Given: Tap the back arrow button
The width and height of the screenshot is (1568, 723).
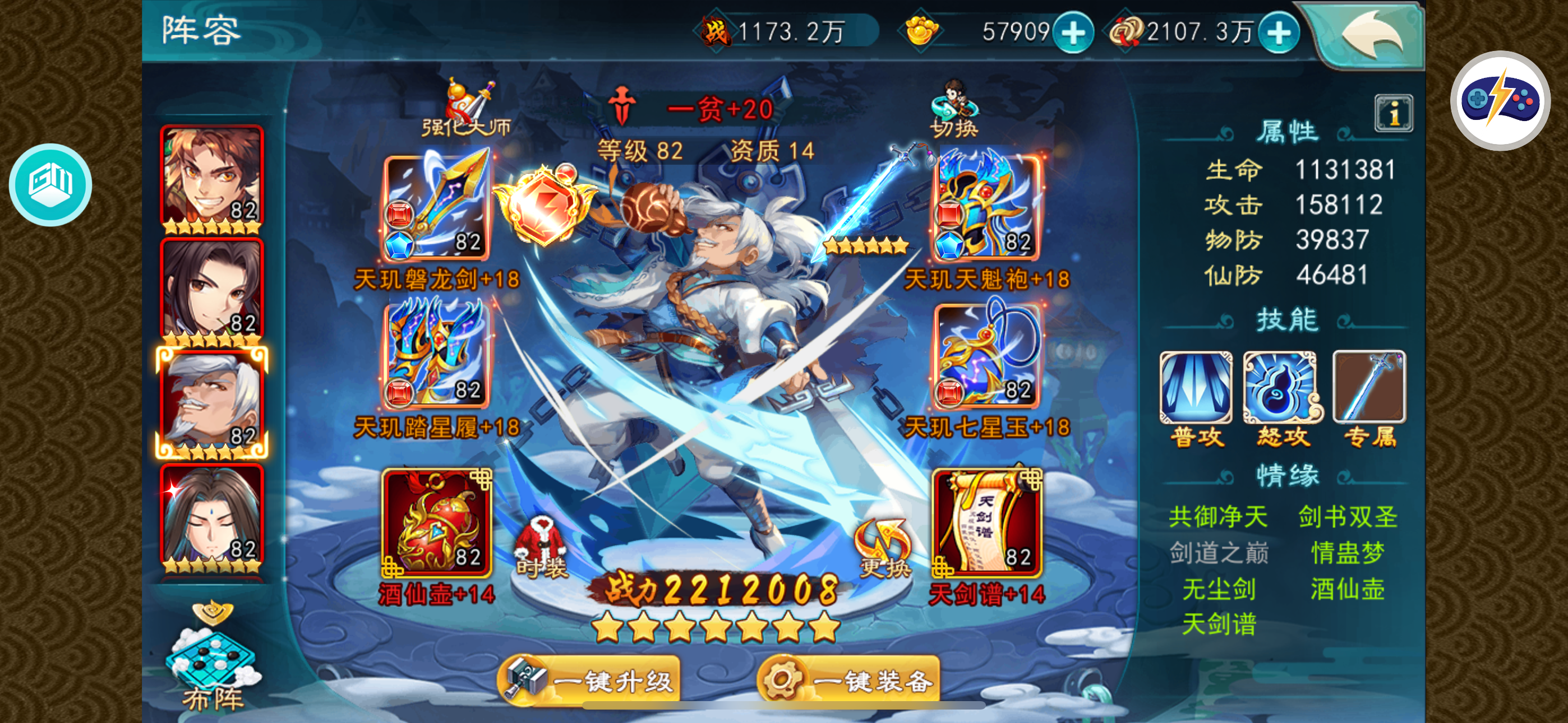Looking at the screenshot, I should pyautogui.click(x=1372, y=35).
